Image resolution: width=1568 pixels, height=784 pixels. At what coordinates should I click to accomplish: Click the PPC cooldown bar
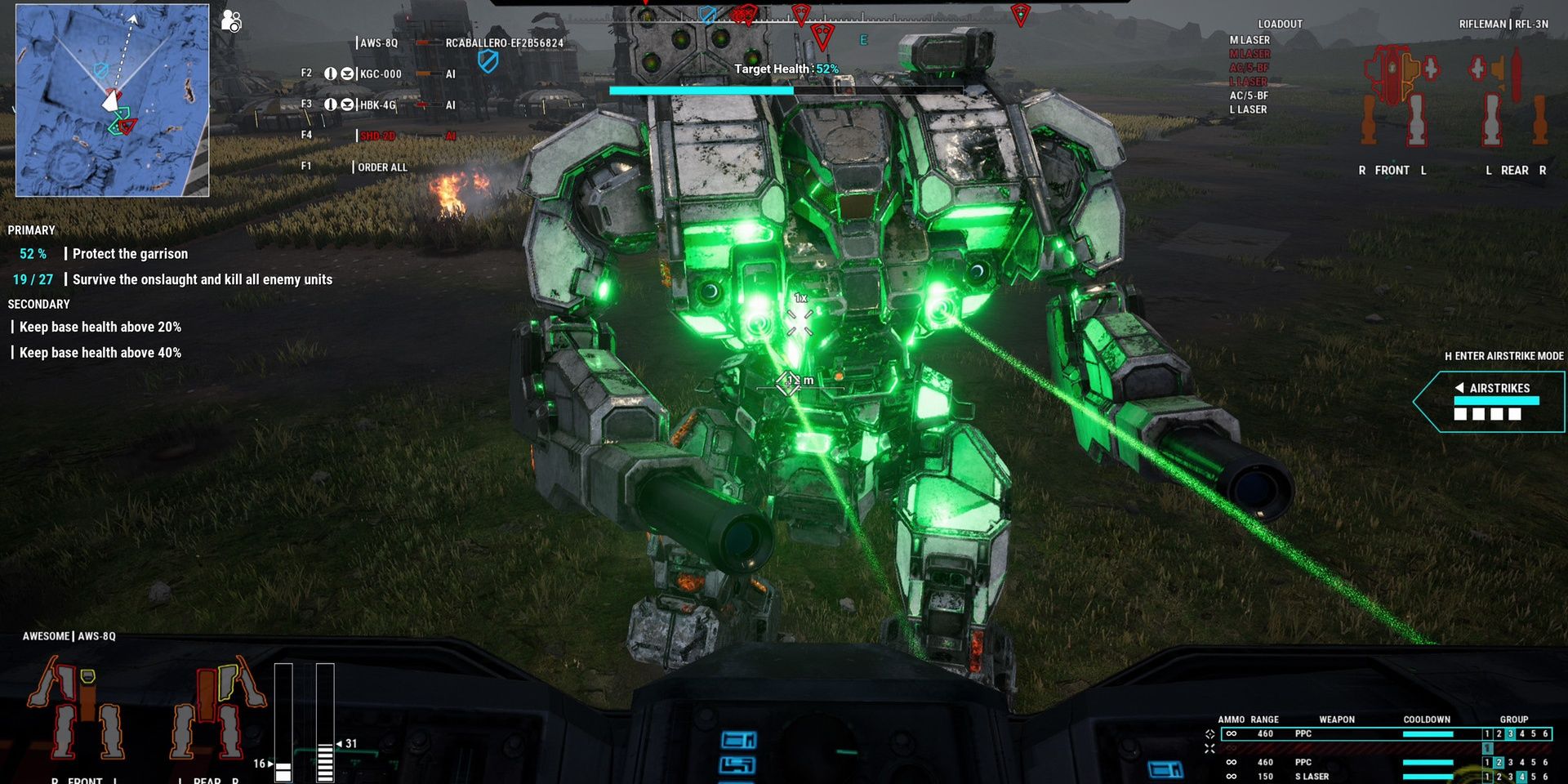coord(1428,734)
